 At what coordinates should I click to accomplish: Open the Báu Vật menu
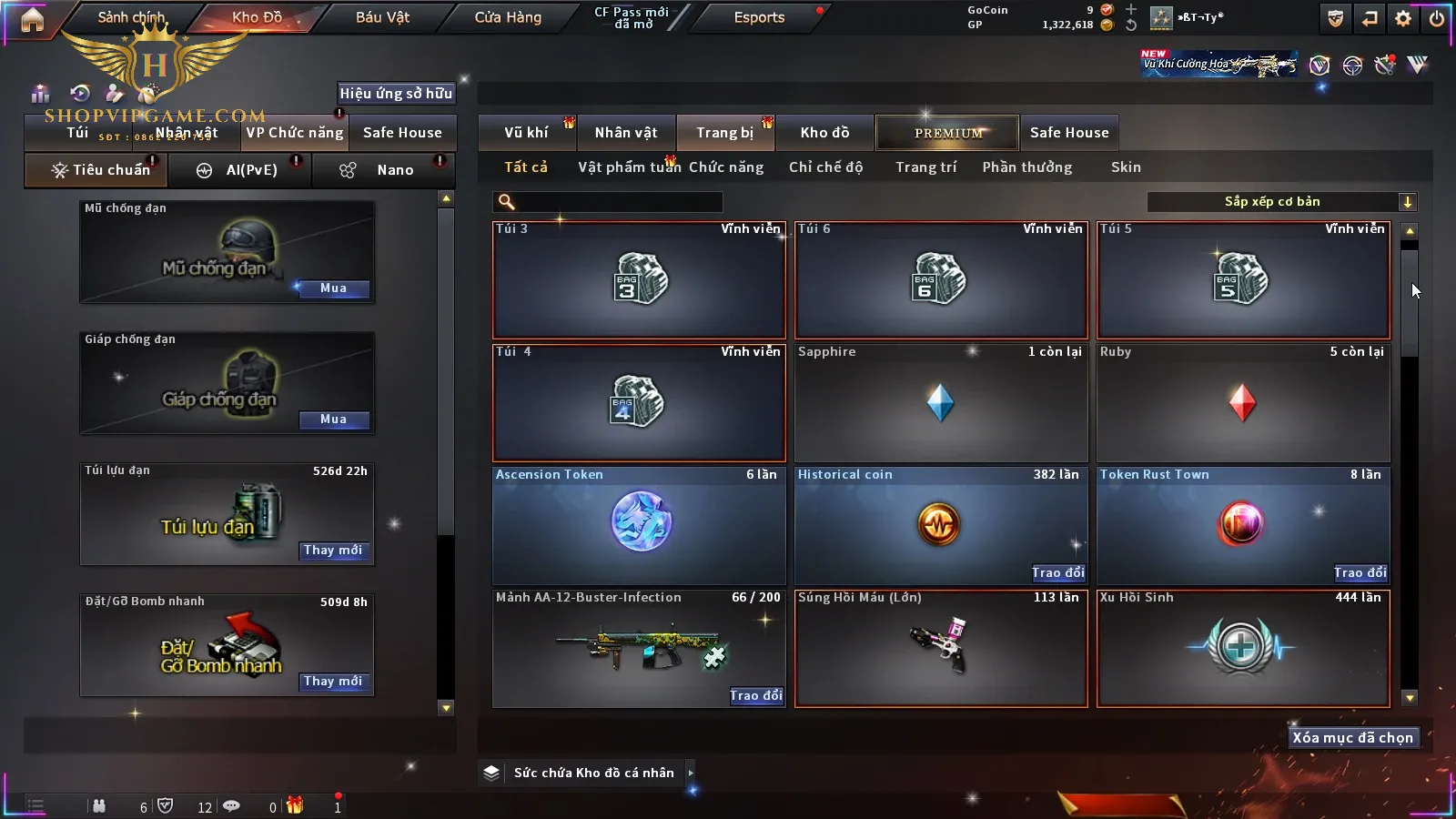382,17
